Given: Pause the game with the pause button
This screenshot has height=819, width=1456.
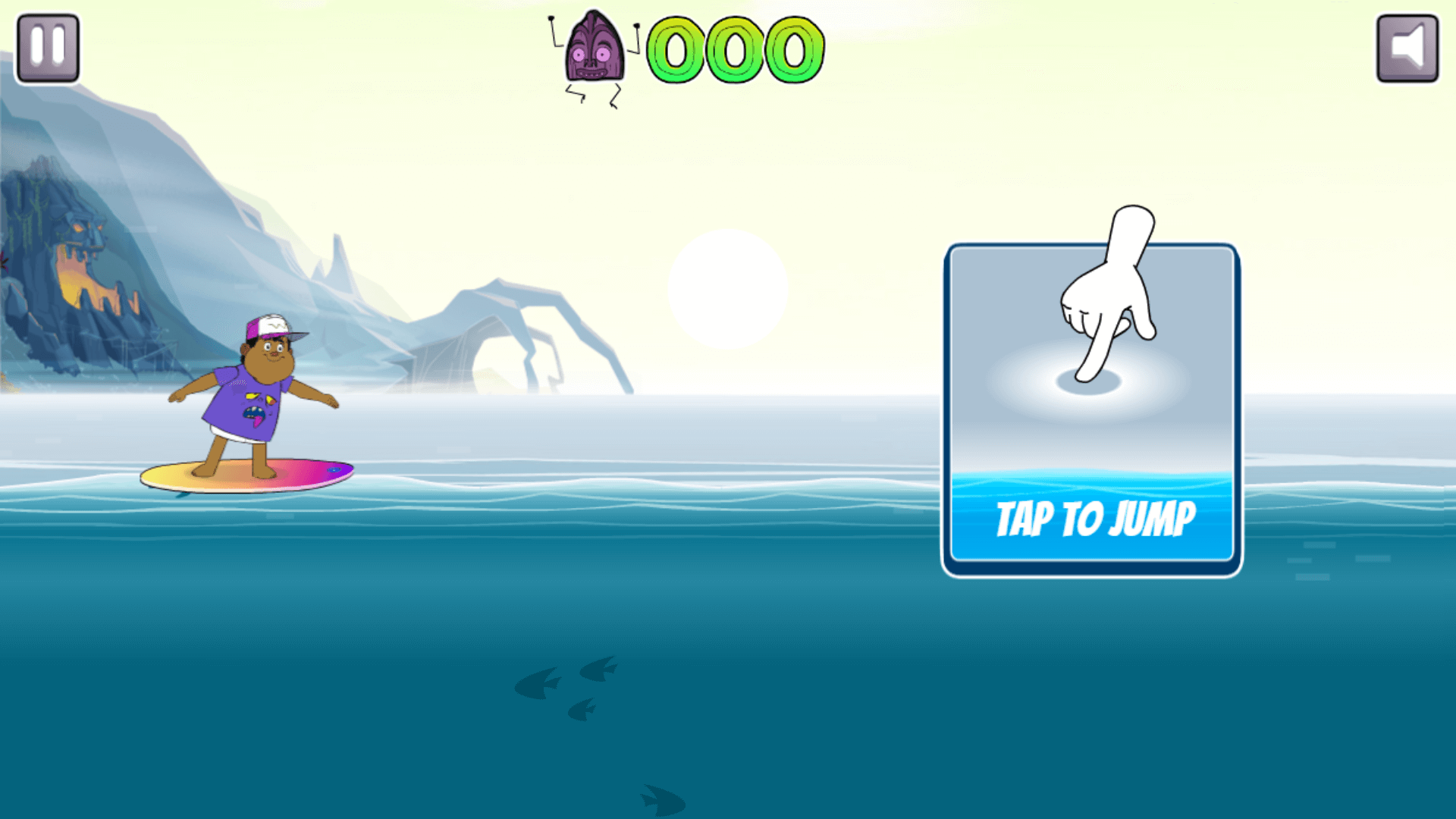Looking at the screenshot, I should pos(48,47).
